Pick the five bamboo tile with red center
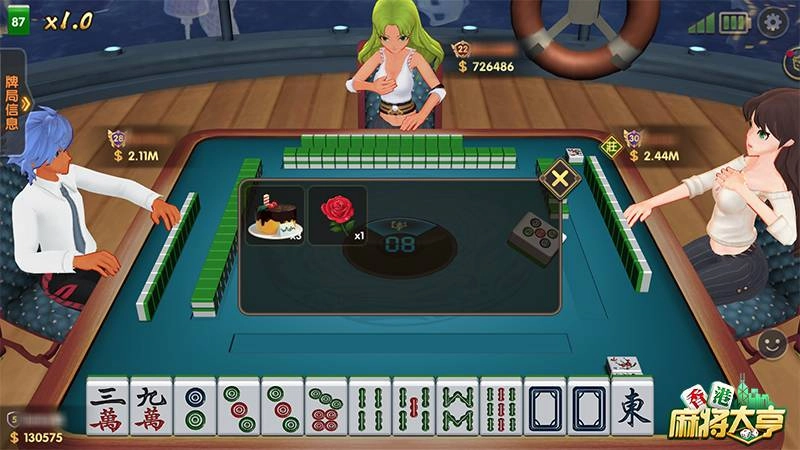The image size is (800, 450). (x=413, y=410)
